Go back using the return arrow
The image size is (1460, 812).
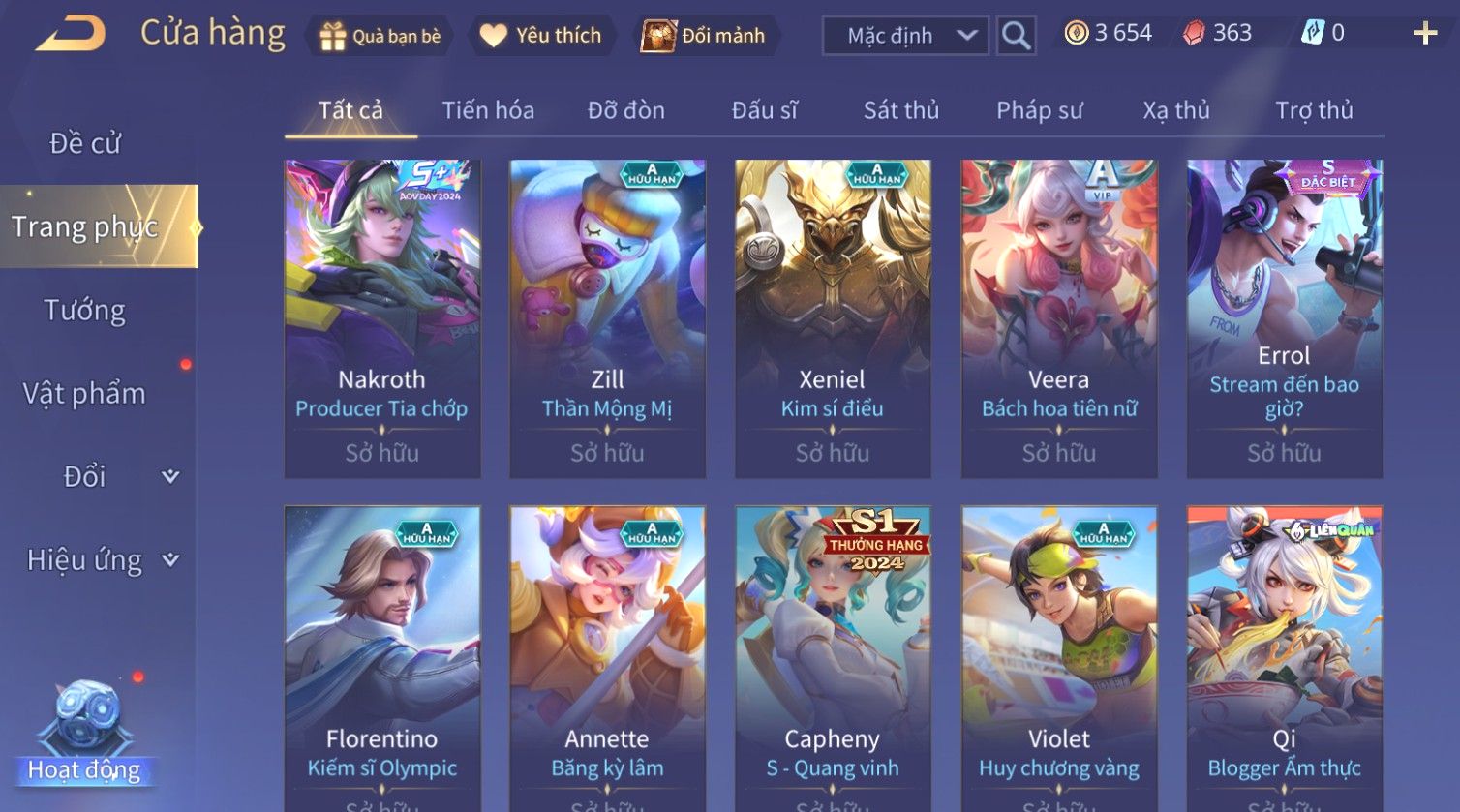pos(71,34)
